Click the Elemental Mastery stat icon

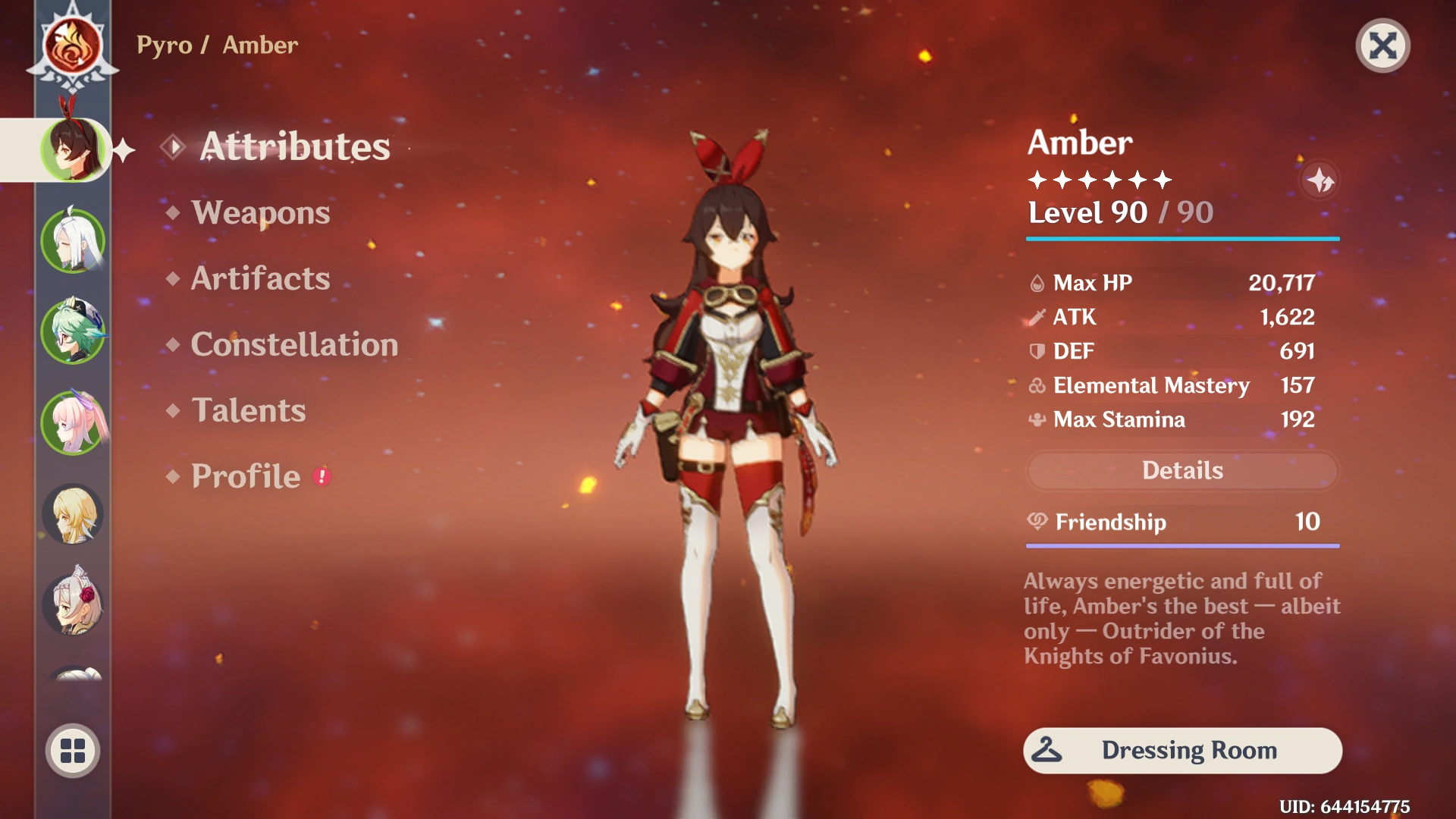[1036, 385]
